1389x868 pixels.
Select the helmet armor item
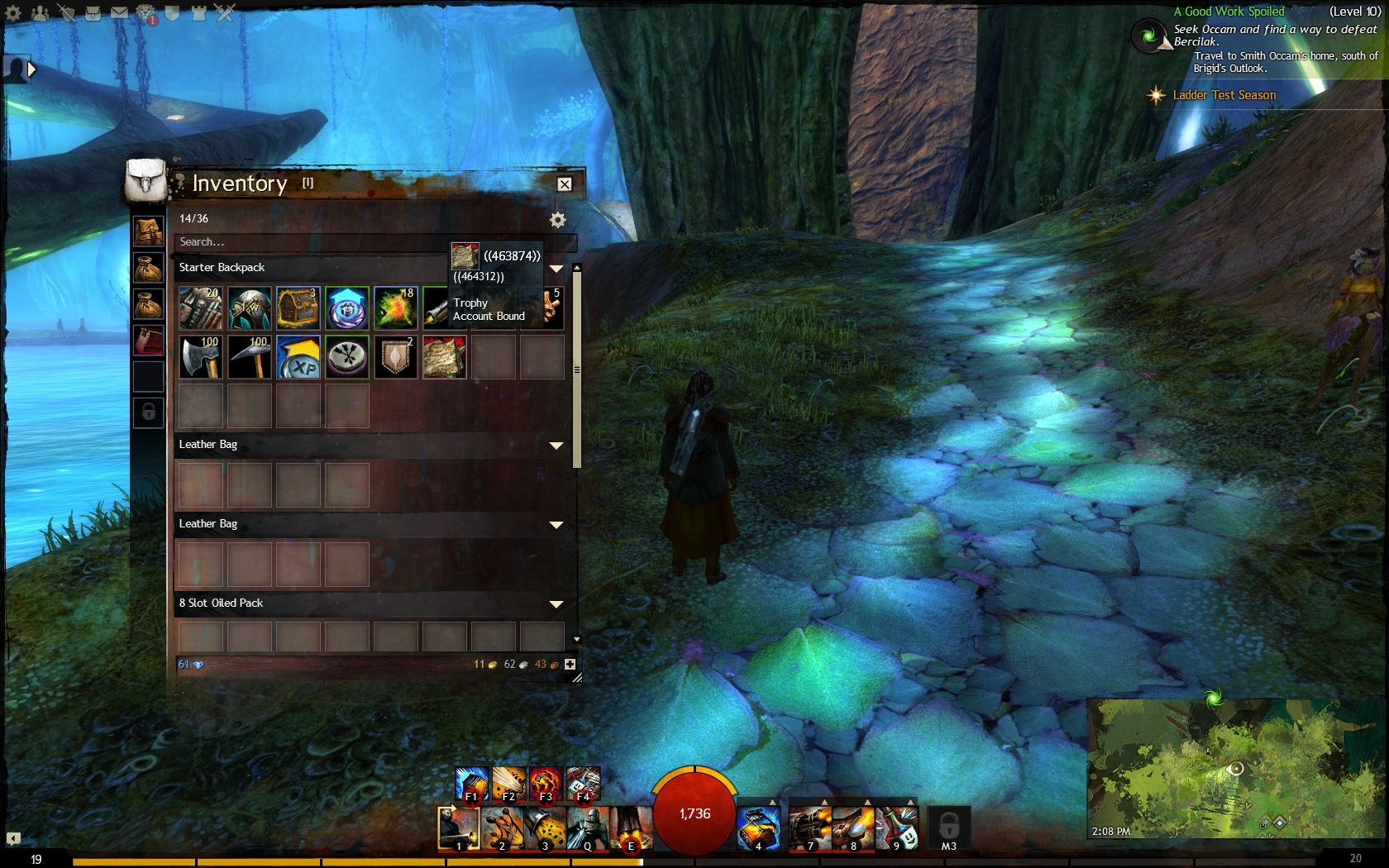(250, 308)
